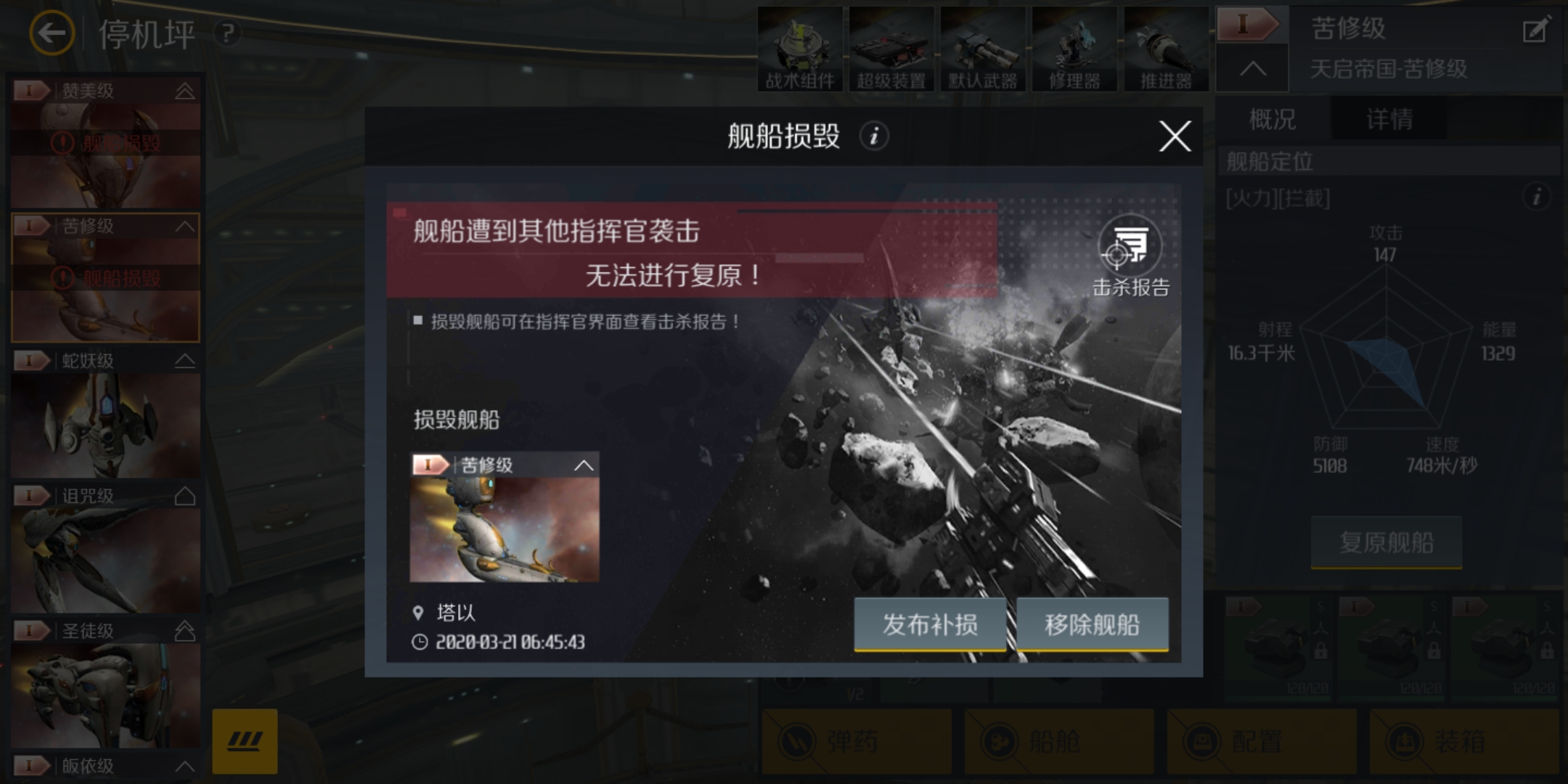Viewport: 1568px width, 784px height.
Task: Click the 移除舰船 button
Action: (x=1092, y=624)
